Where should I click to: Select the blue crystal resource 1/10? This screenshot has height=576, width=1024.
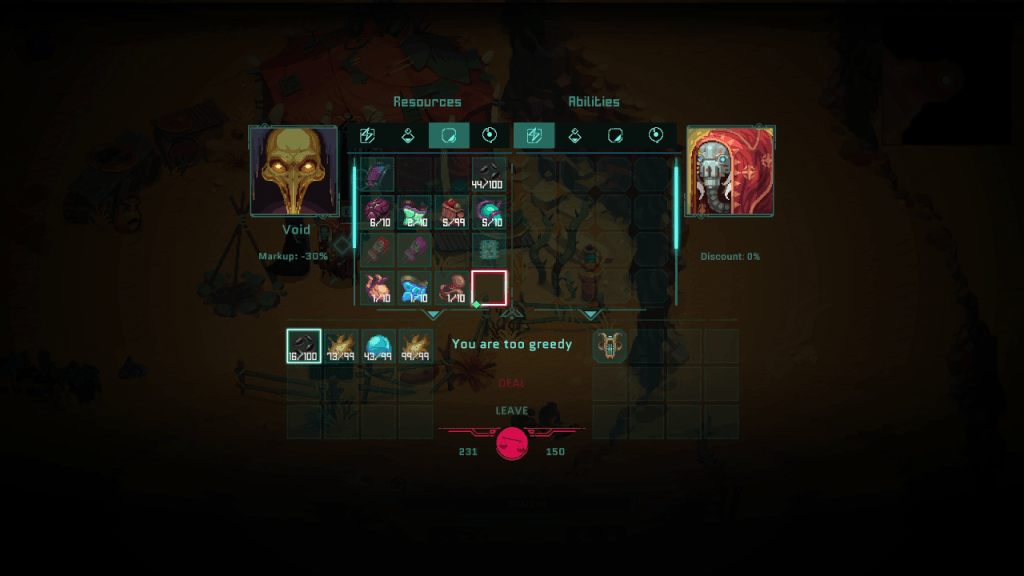click(x=415, y=288)
